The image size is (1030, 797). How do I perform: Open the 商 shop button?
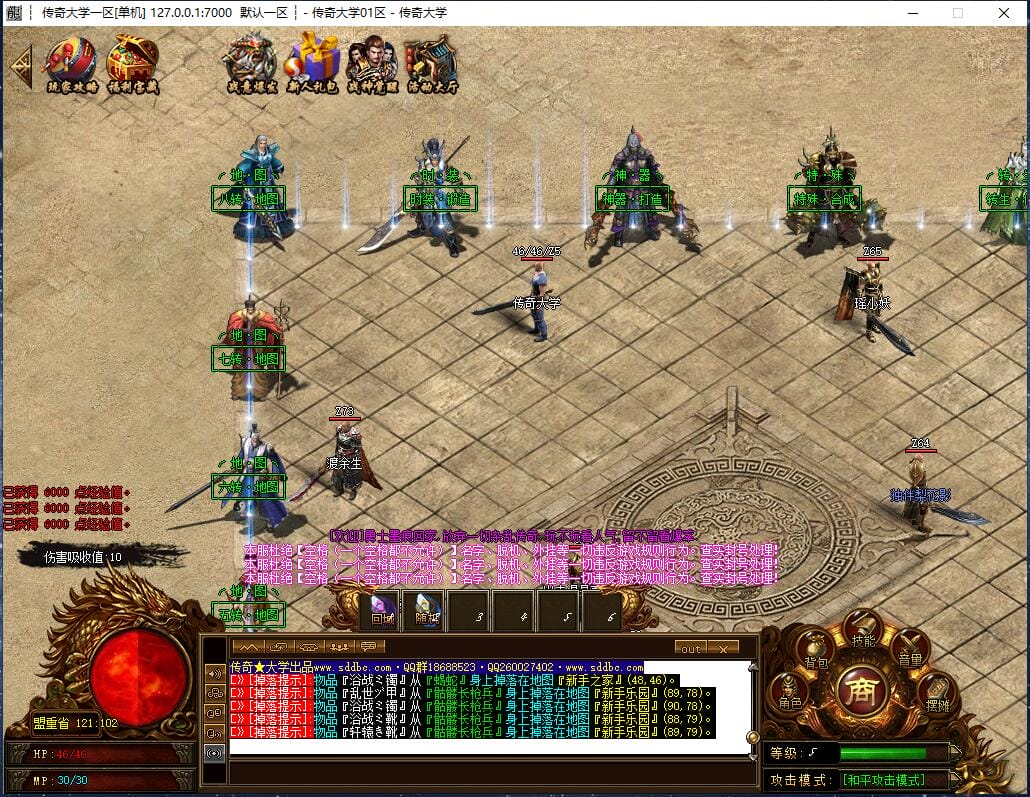click(863, 691)
